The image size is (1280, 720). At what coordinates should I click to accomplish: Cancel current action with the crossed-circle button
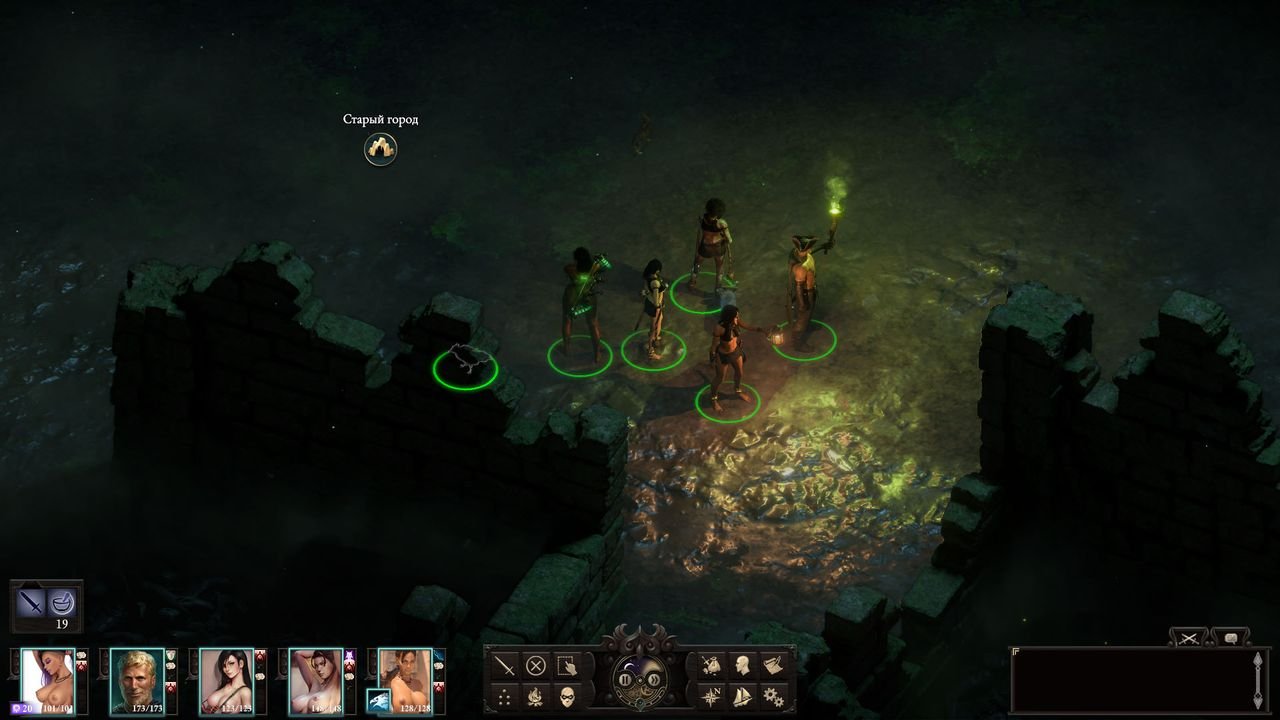pos(536,665)
